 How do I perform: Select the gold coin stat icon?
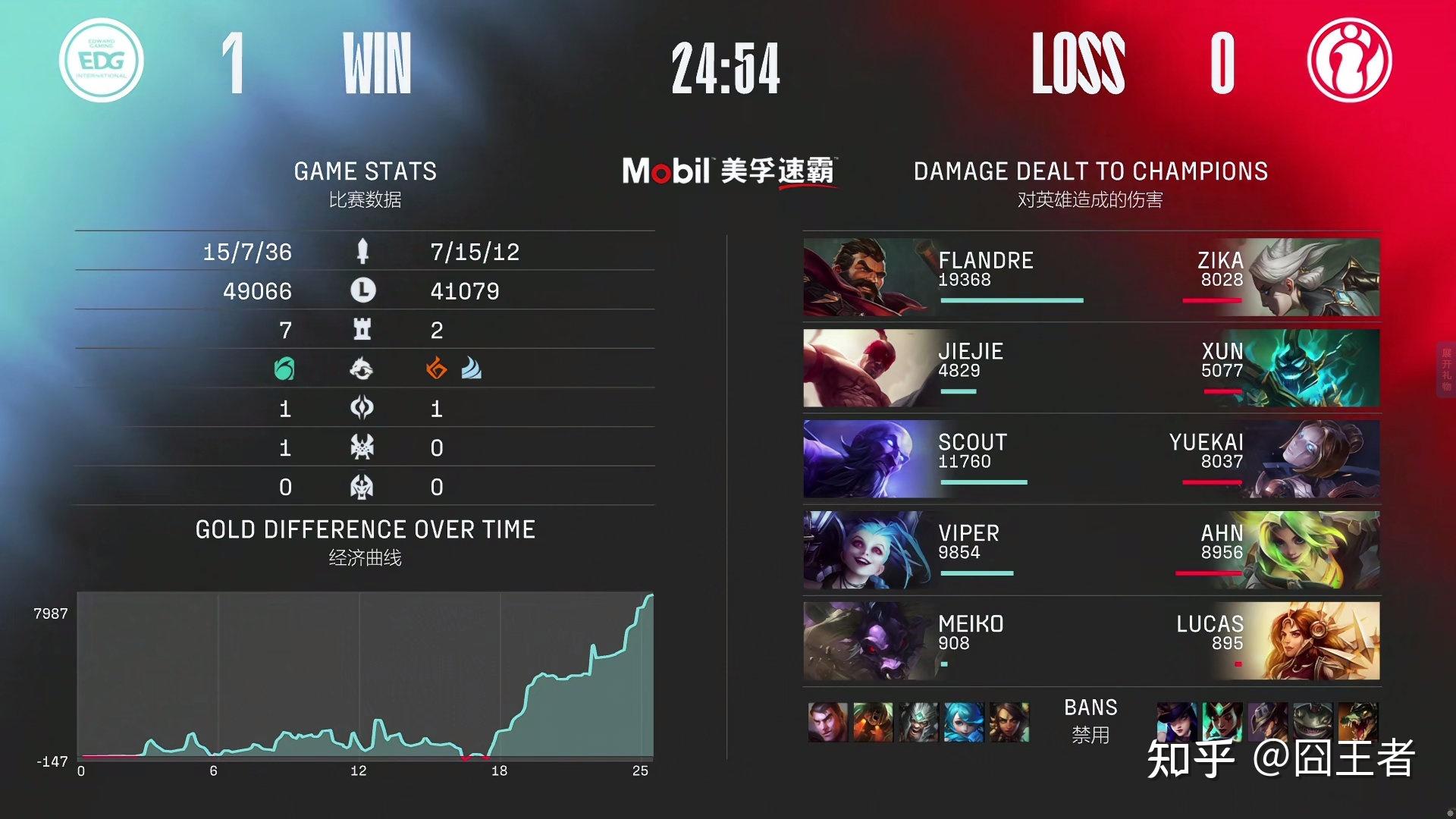[362, 290]
